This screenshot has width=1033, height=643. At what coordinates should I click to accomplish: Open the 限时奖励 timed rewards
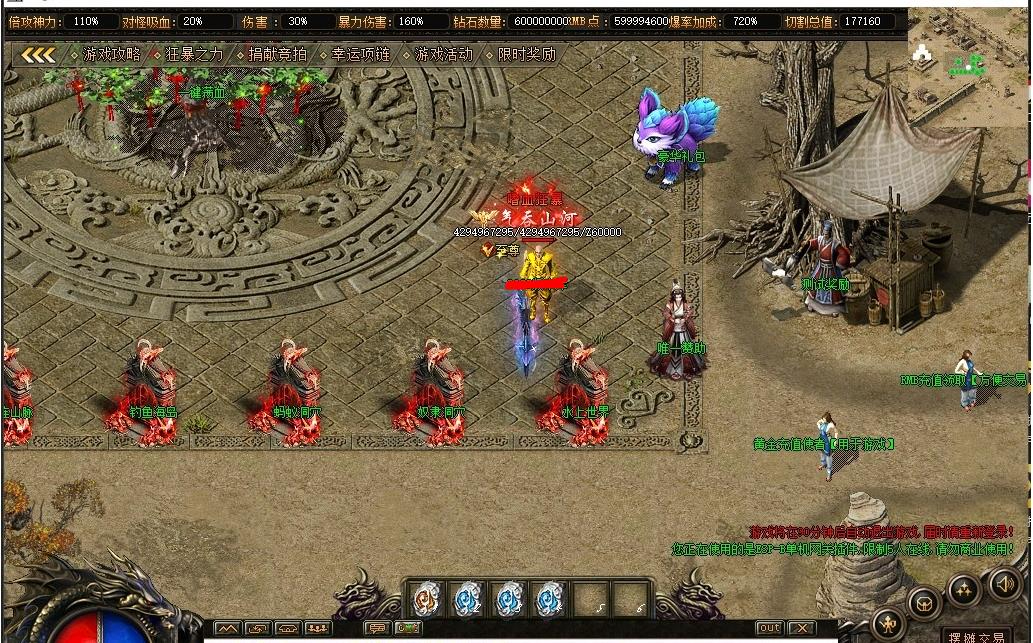point(526,55)
